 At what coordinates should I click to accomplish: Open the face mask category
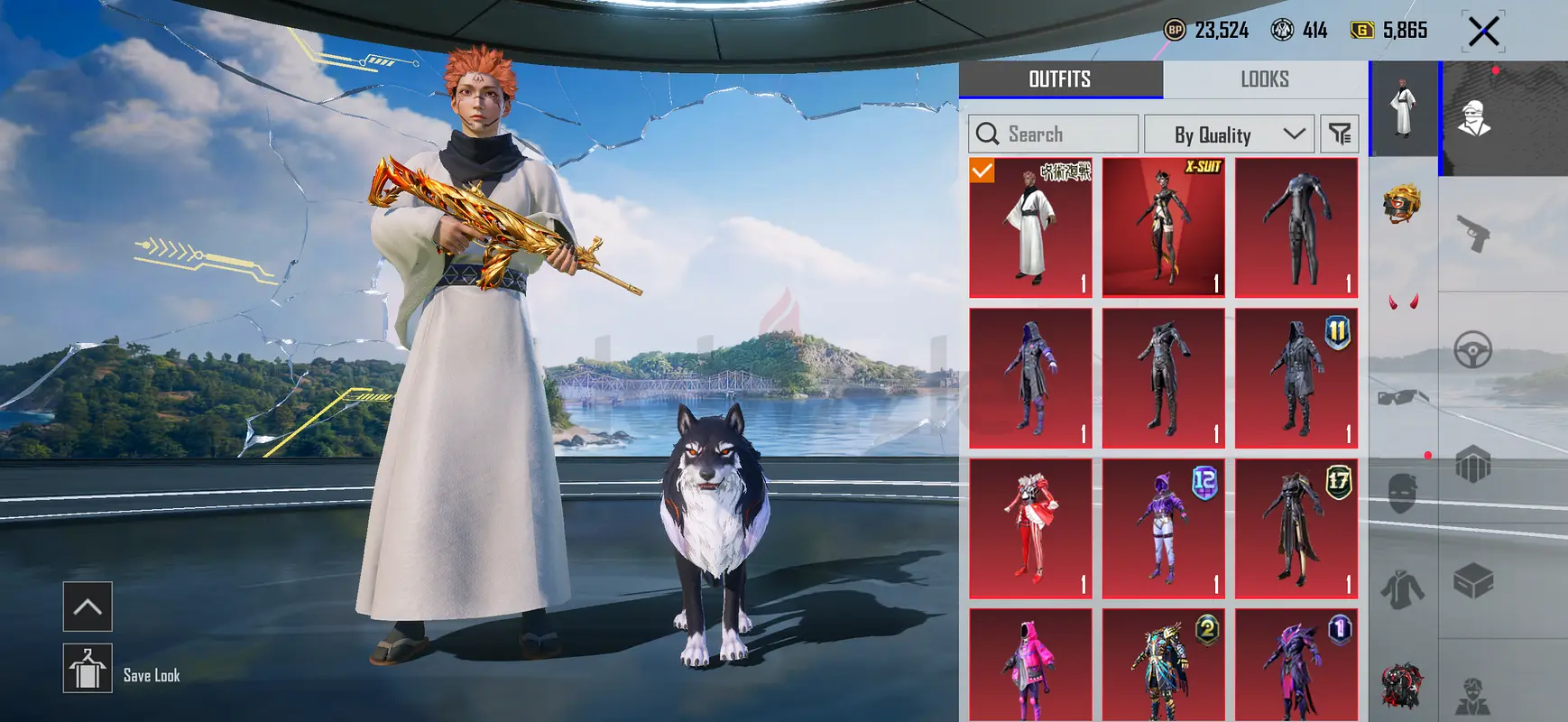click(x=1402, y=494)
